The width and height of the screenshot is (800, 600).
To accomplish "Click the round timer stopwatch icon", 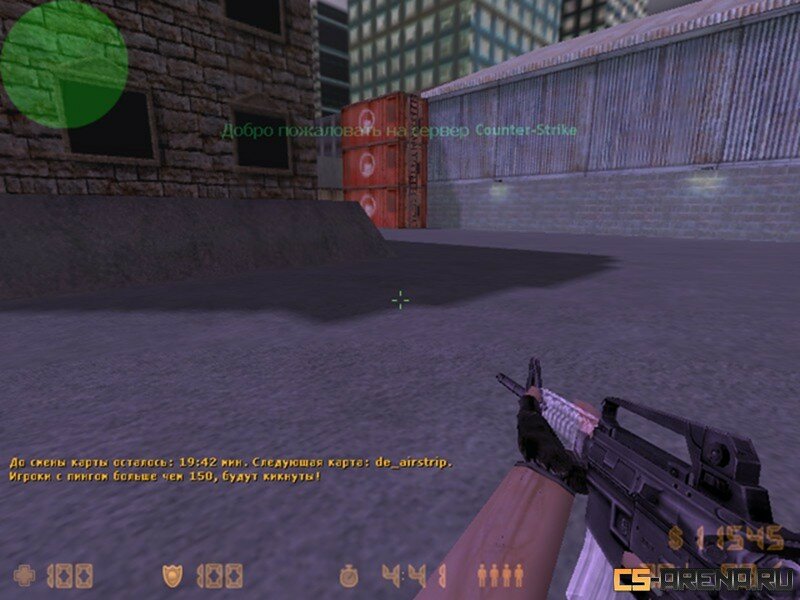I will coord(349,576).
